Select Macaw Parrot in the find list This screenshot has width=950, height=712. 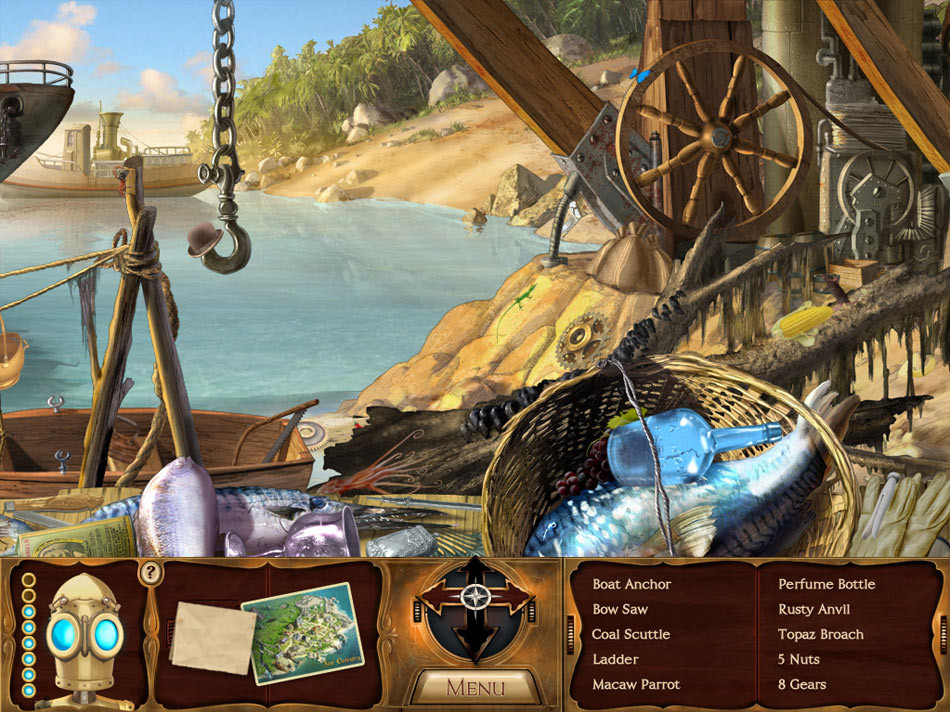(636, 684)
